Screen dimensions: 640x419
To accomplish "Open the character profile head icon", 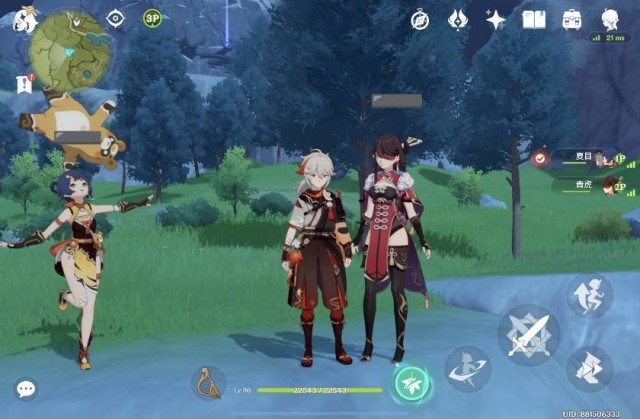I will coord(609,19).
